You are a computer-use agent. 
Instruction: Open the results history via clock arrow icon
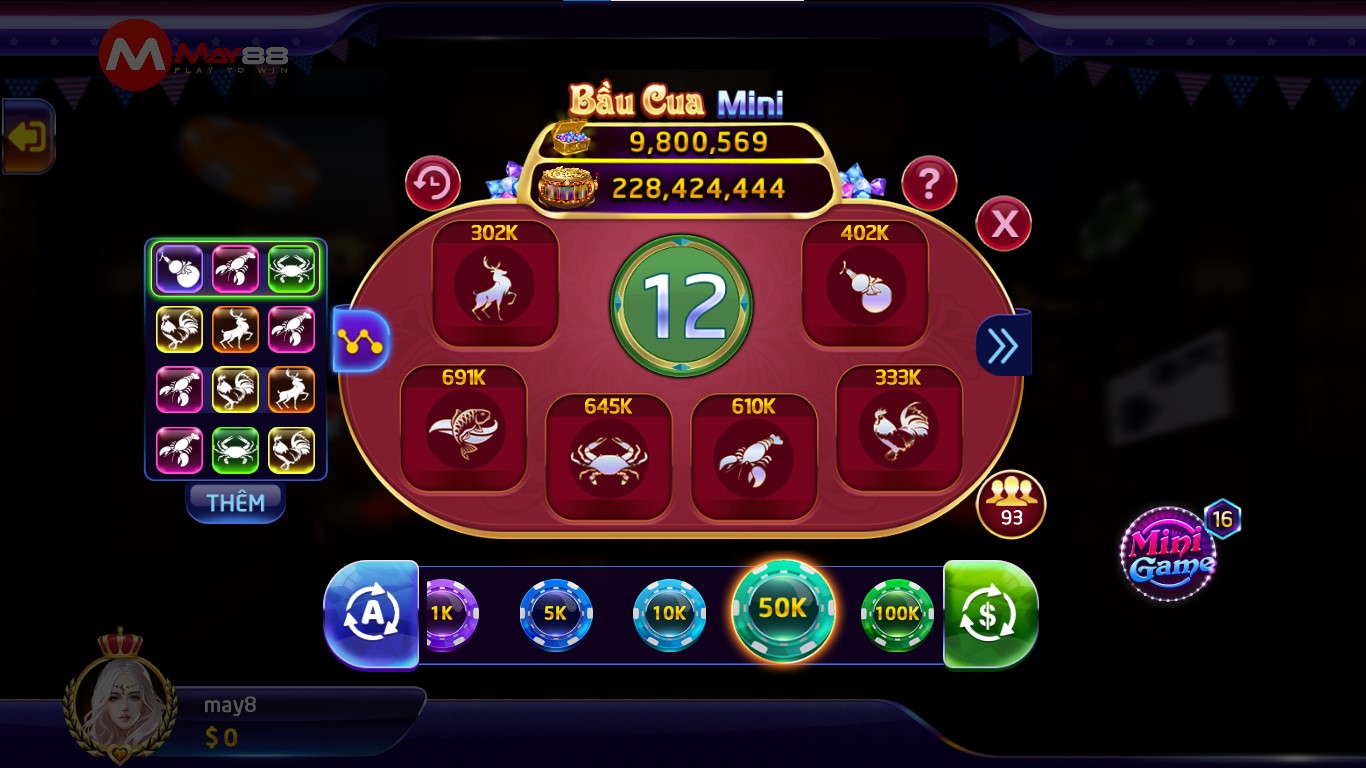click(432, 184)
